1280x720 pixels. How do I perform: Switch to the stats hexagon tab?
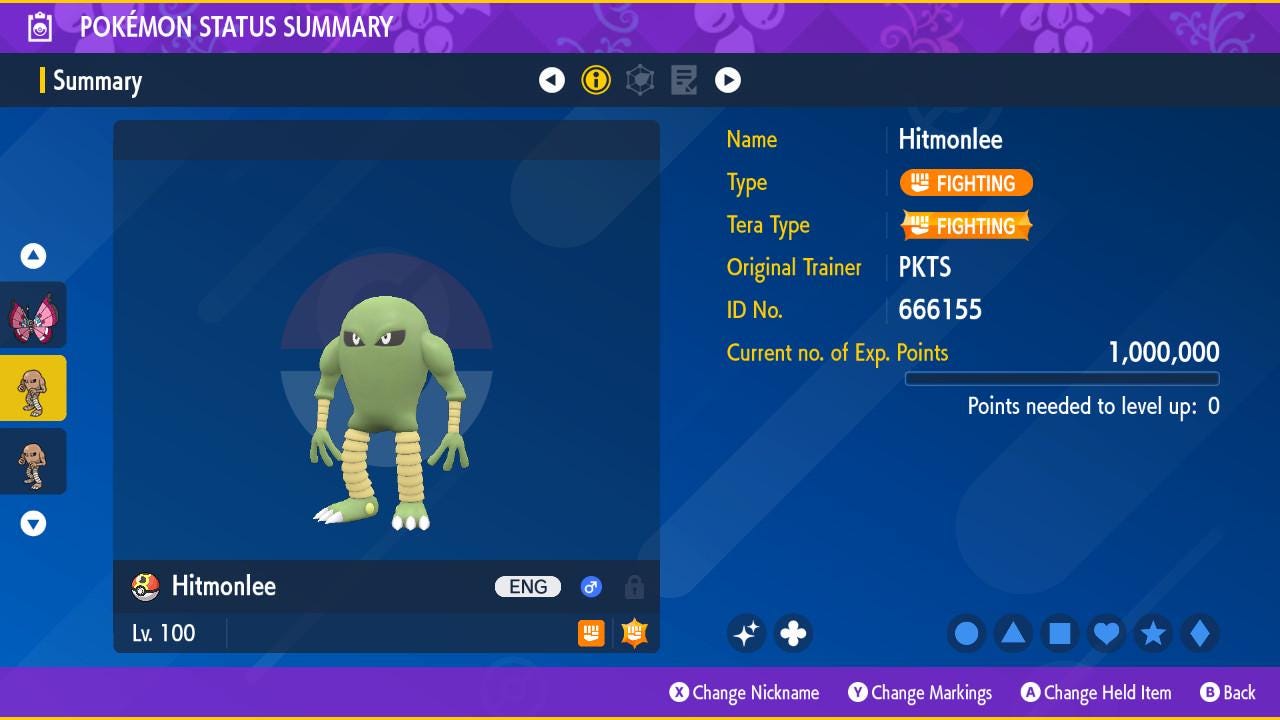640,80
